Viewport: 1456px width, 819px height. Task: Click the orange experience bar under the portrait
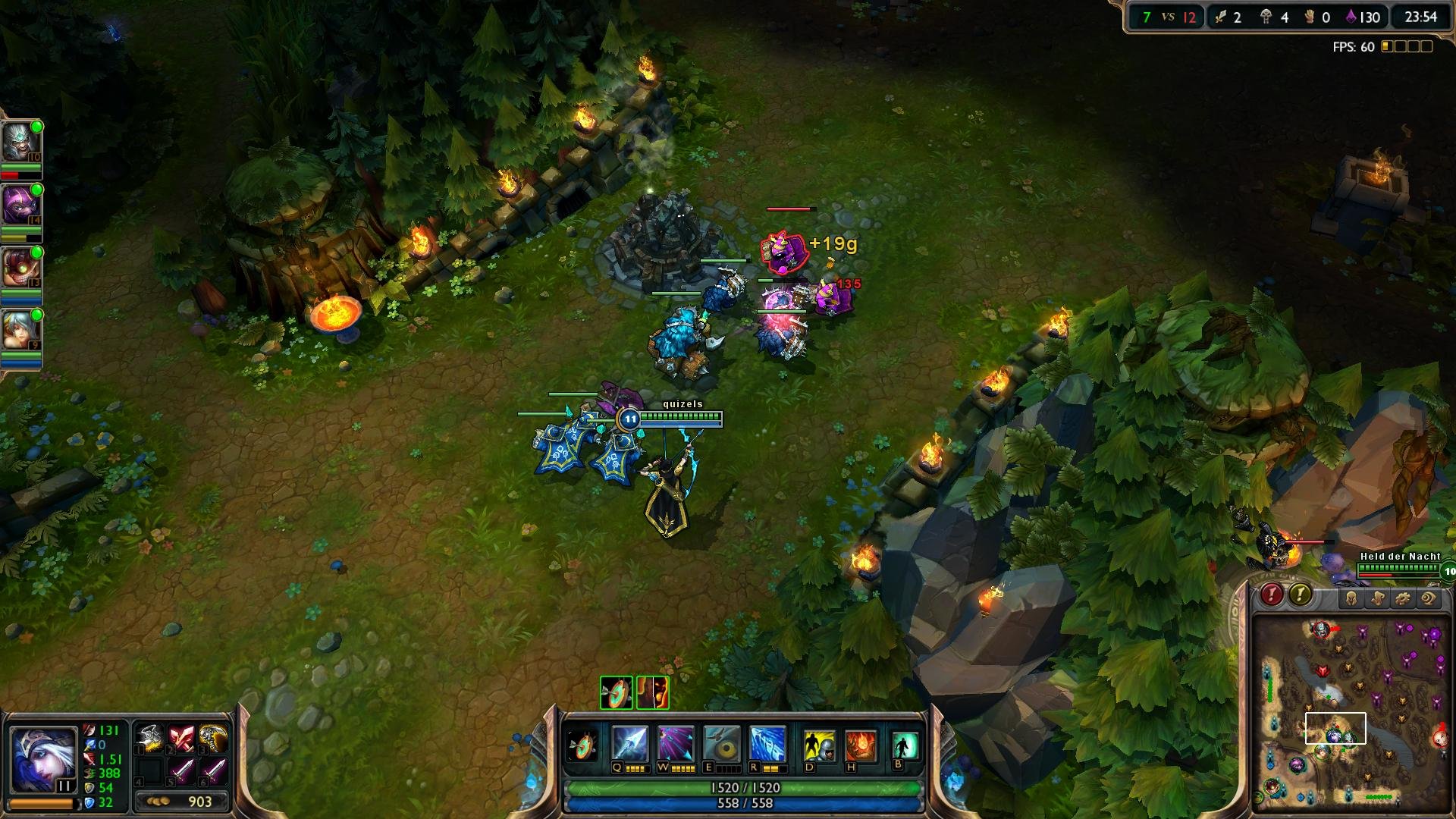coord(43,804)
